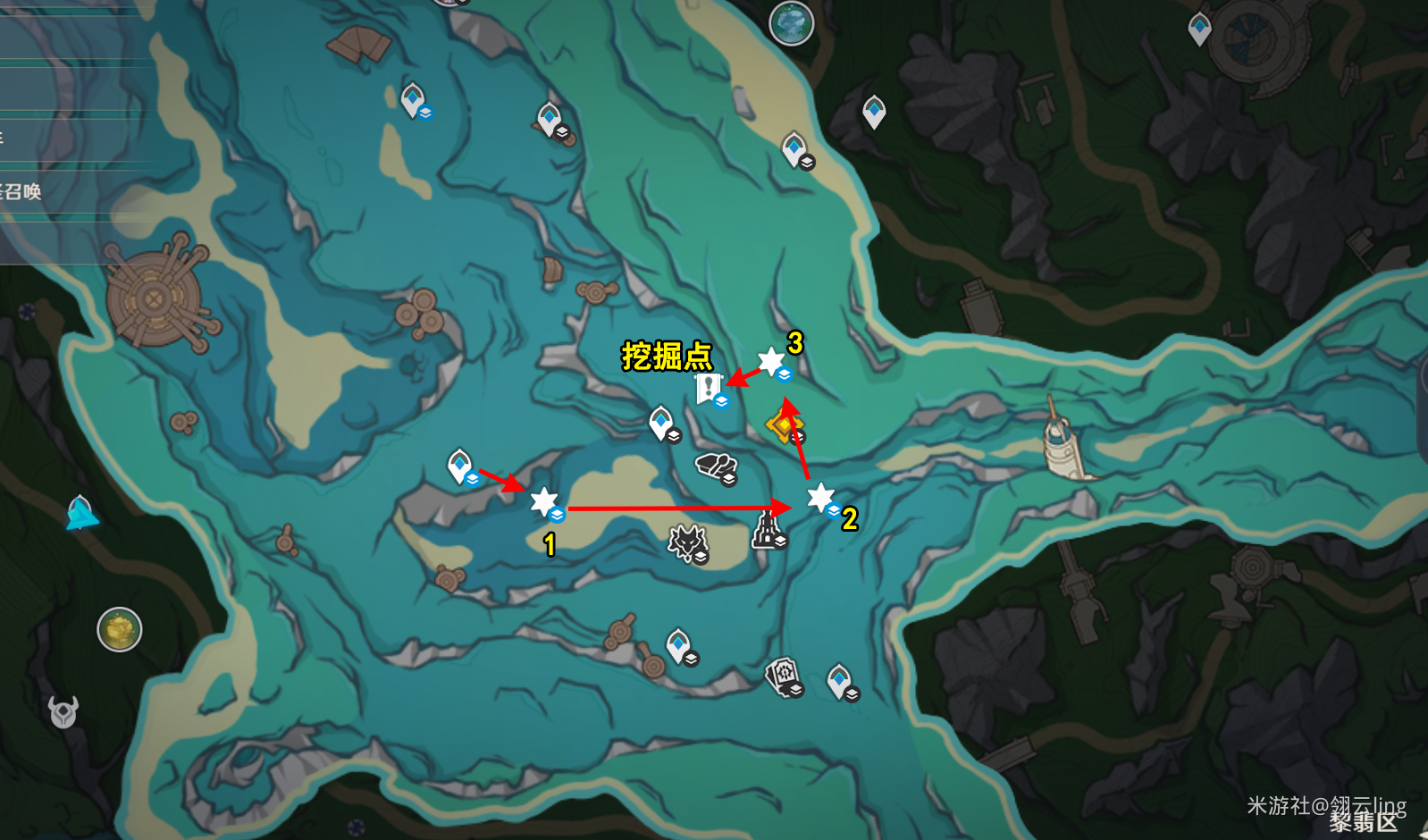Click the round yellow ore marker
Screen dimensions: 1428x840
tap(120, 630)
